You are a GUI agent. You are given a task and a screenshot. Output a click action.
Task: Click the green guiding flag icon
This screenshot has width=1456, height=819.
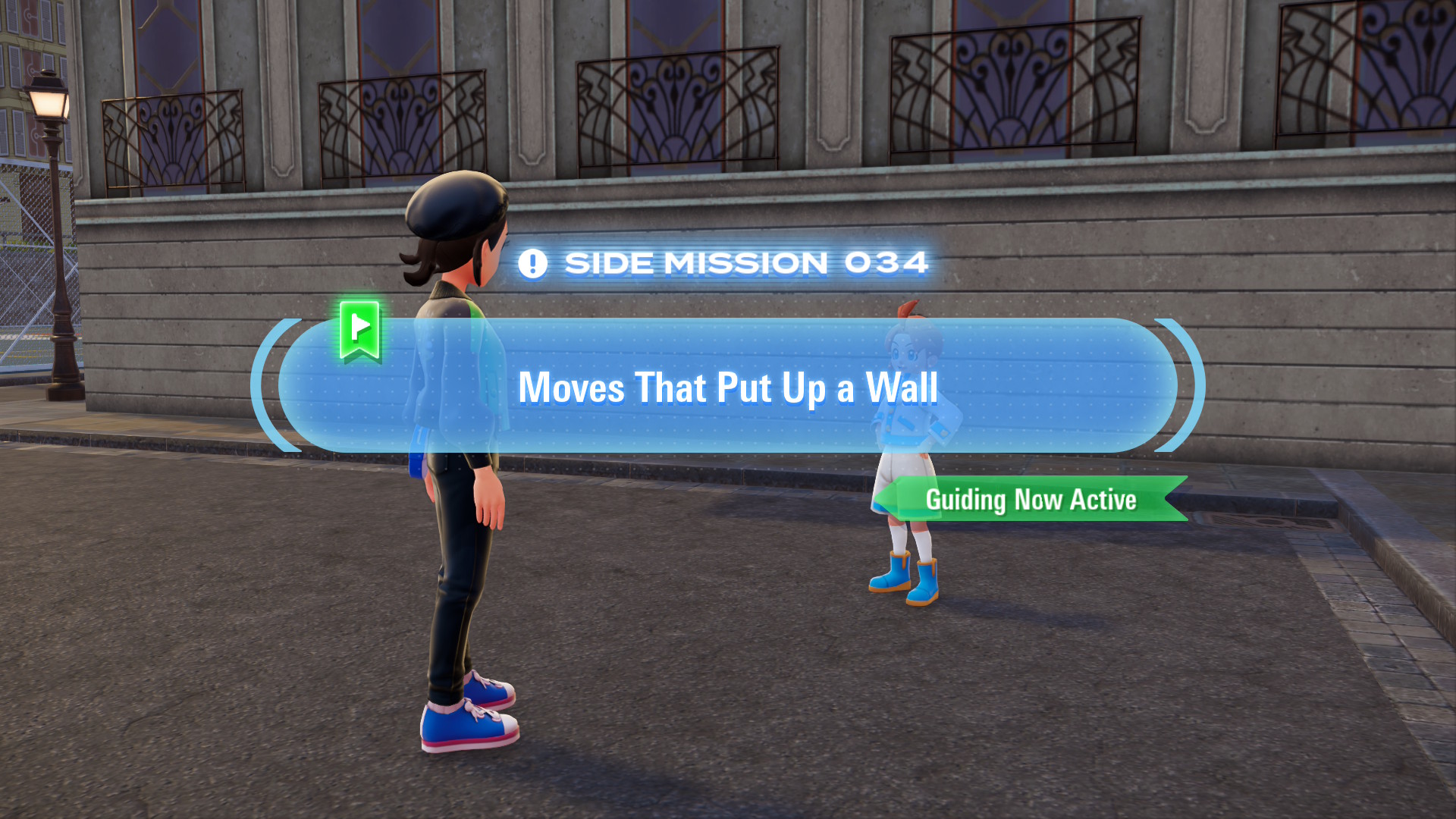[x=359, y=330]
